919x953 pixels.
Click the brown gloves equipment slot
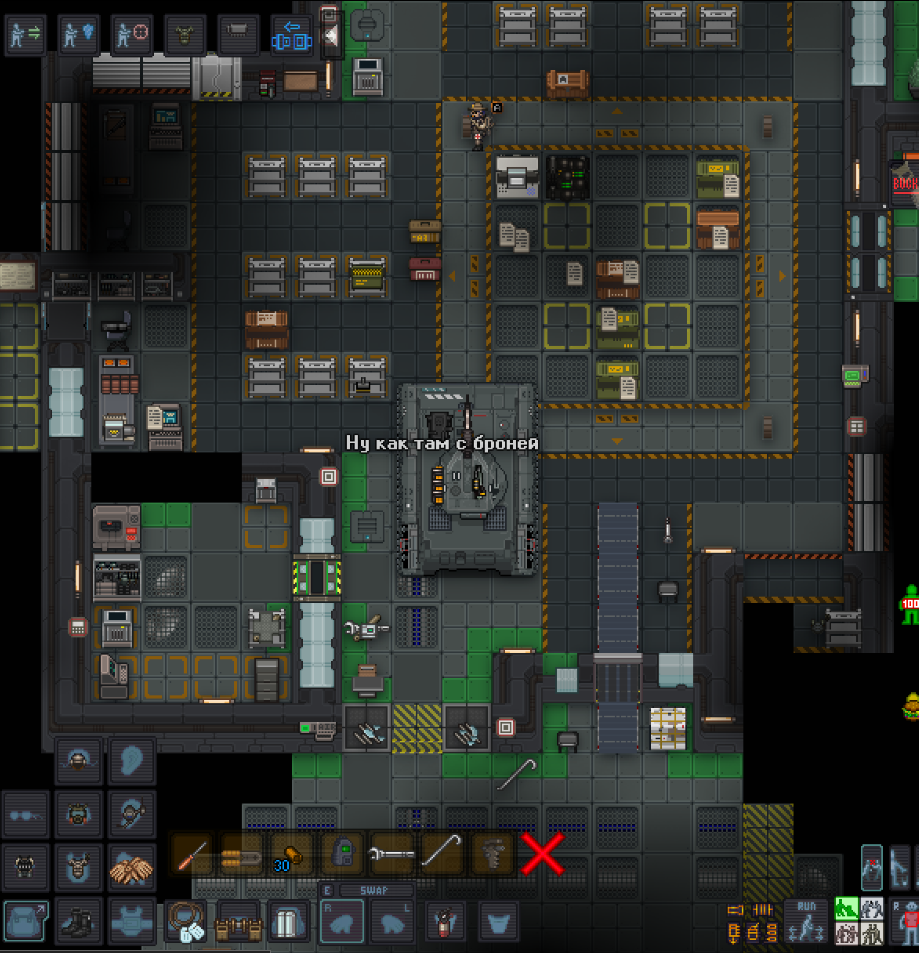click(132, 866)
